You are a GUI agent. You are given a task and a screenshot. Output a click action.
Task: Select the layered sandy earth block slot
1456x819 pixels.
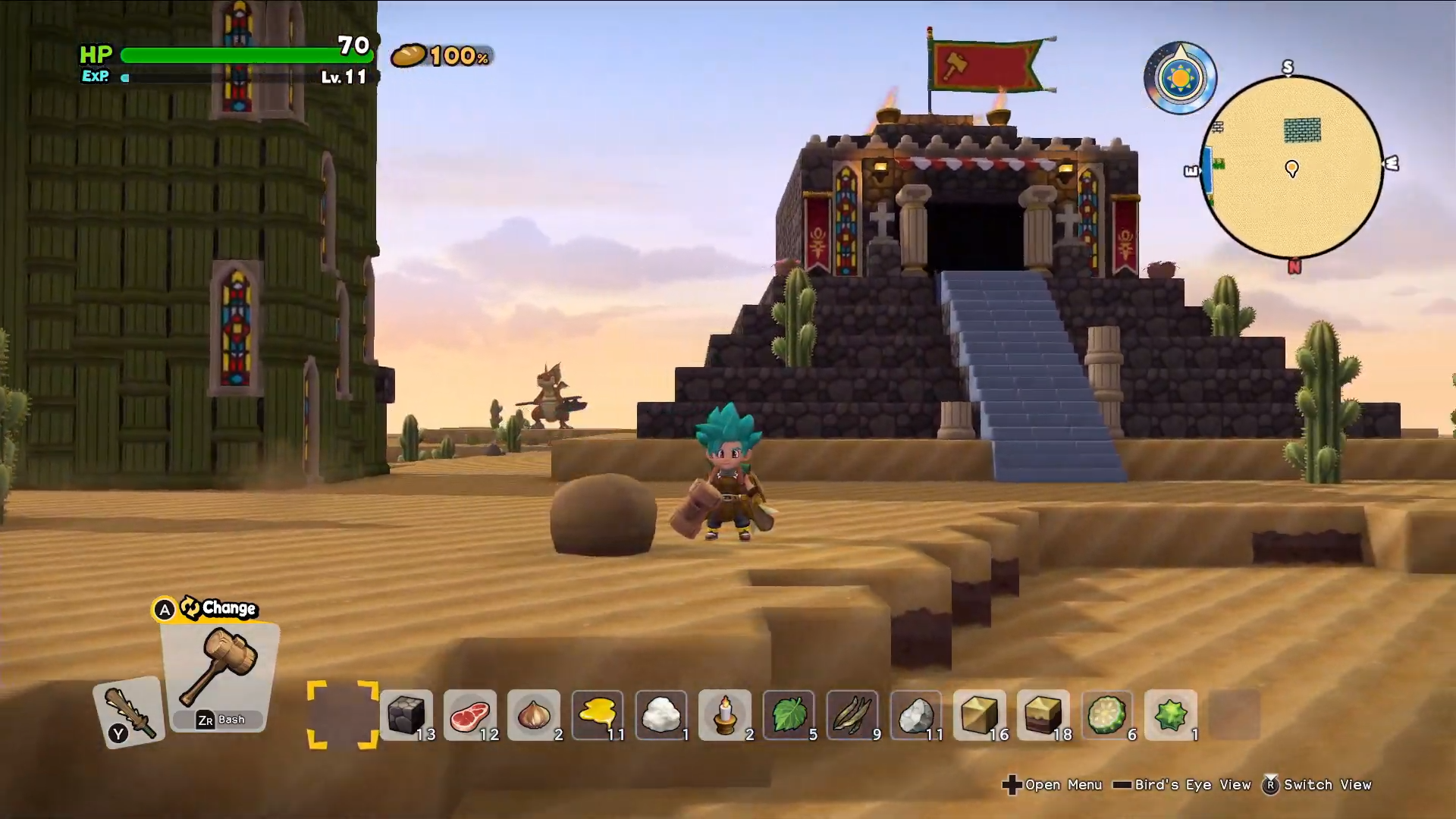[x=1043, y=714]
